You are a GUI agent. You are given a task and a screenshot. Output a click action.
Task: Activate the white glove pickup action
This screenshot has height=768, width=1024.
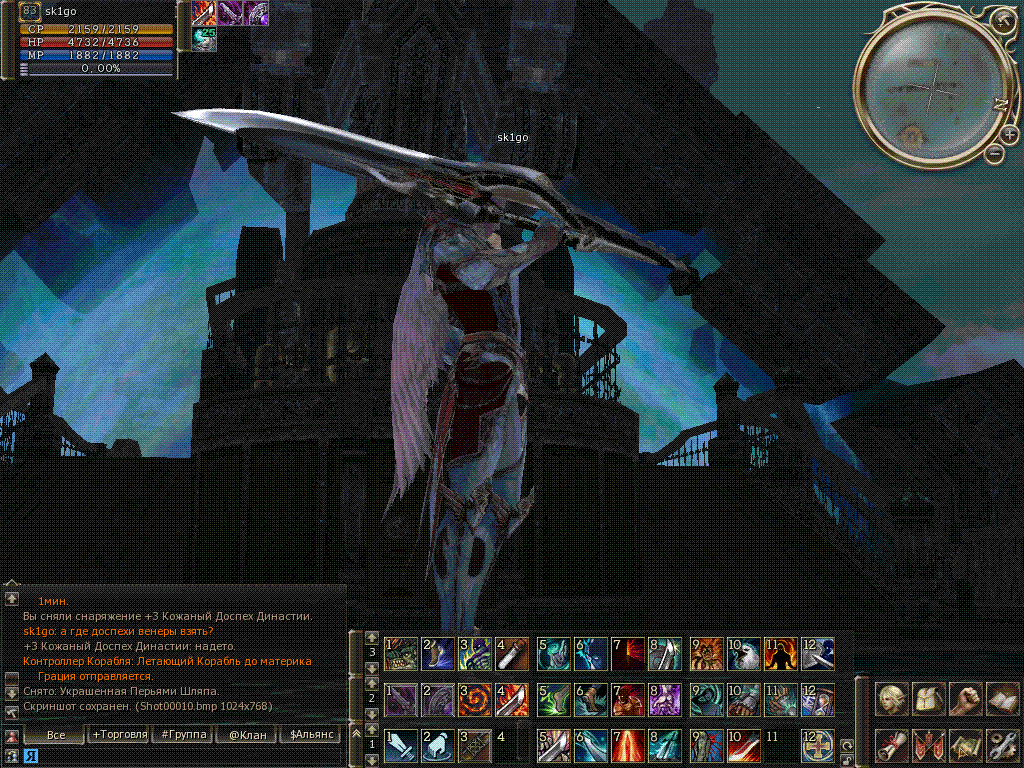(437, 746)
